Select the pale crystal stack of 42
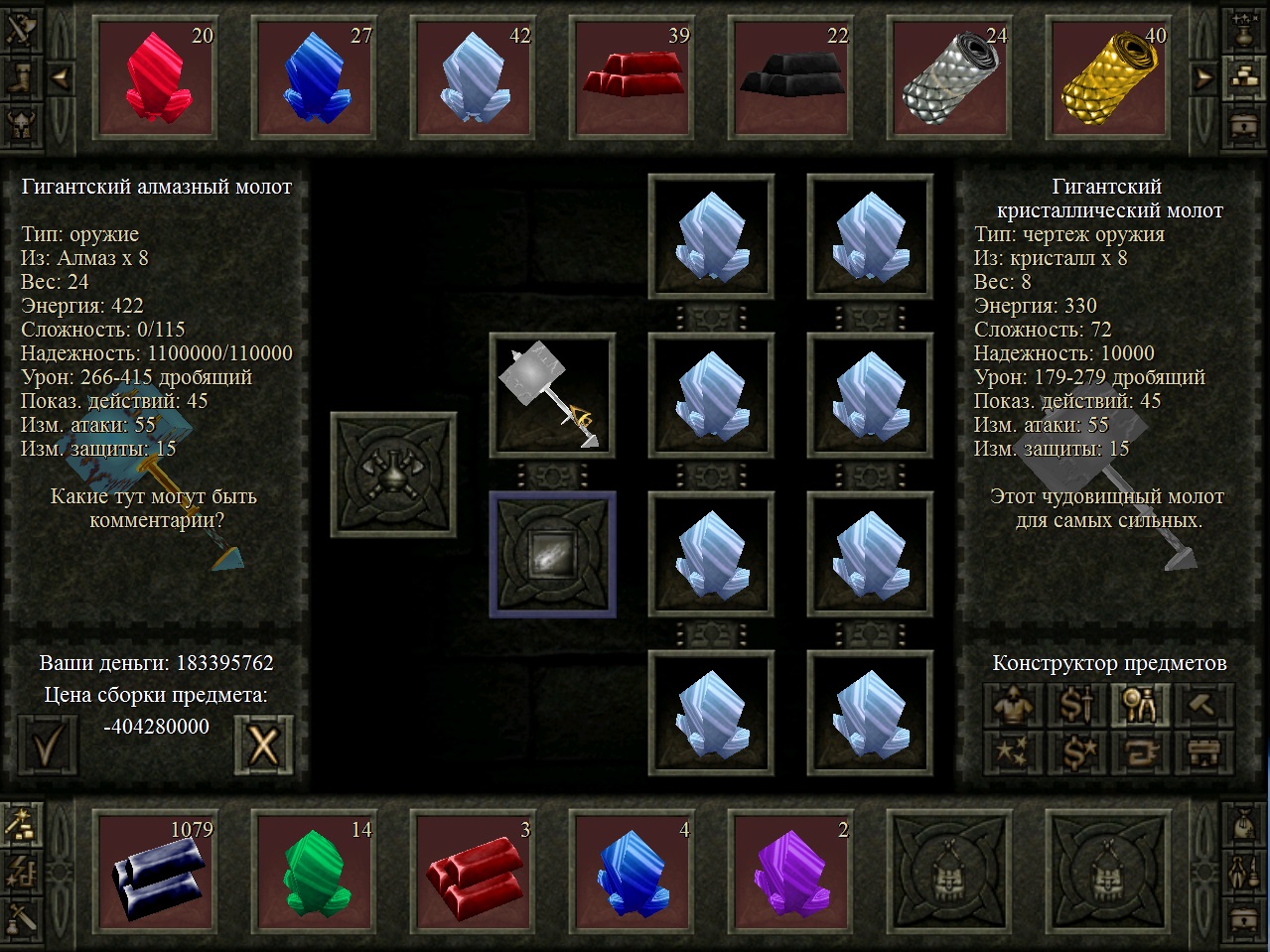 coord(474,78)
